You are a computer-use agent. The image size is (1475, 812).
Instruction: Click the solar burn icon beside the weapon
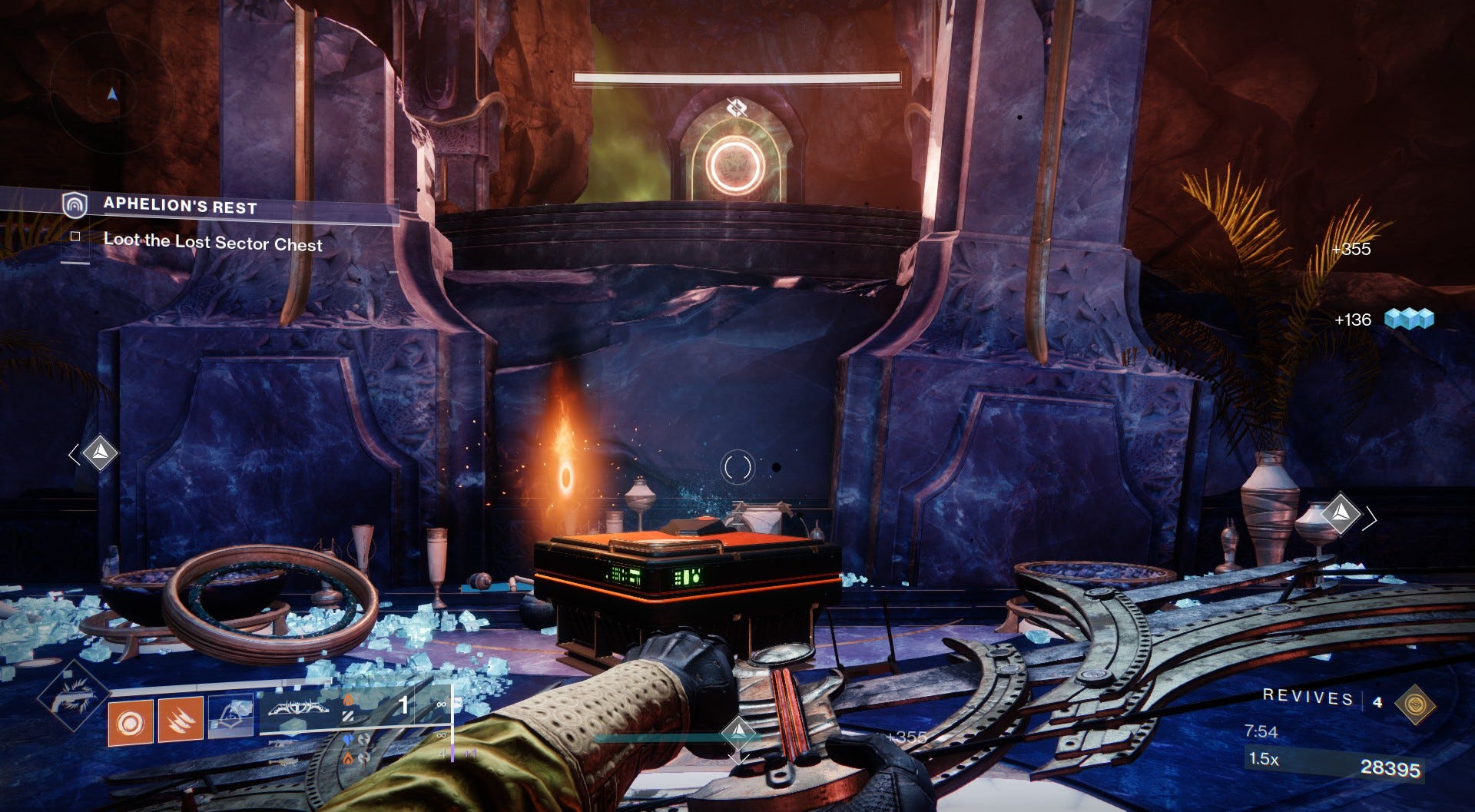(x=348, y=701)
